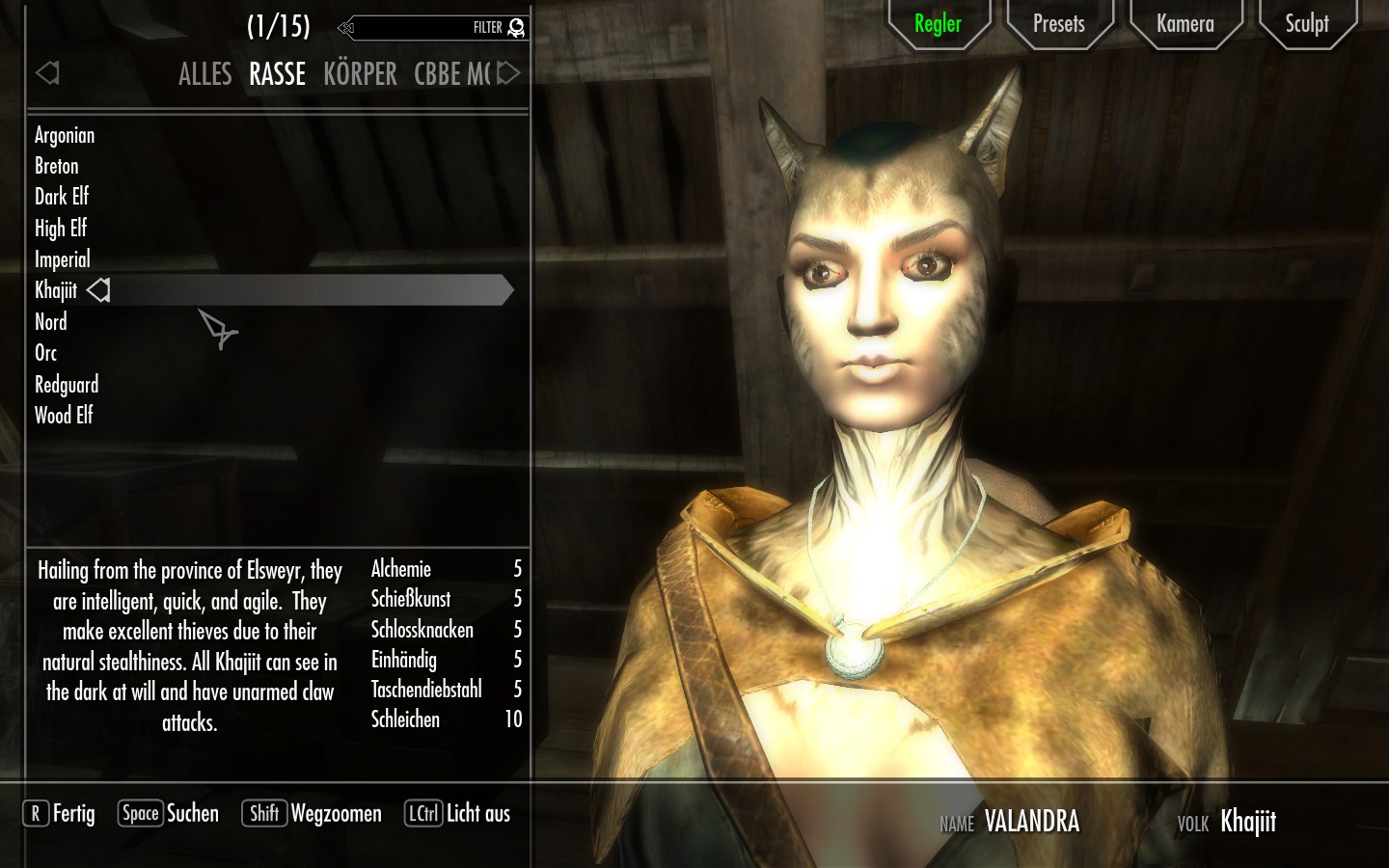Click the LCtrl key icon beside Licht aus
This screenshot has width=1389, height=868.
coord(422,813)
